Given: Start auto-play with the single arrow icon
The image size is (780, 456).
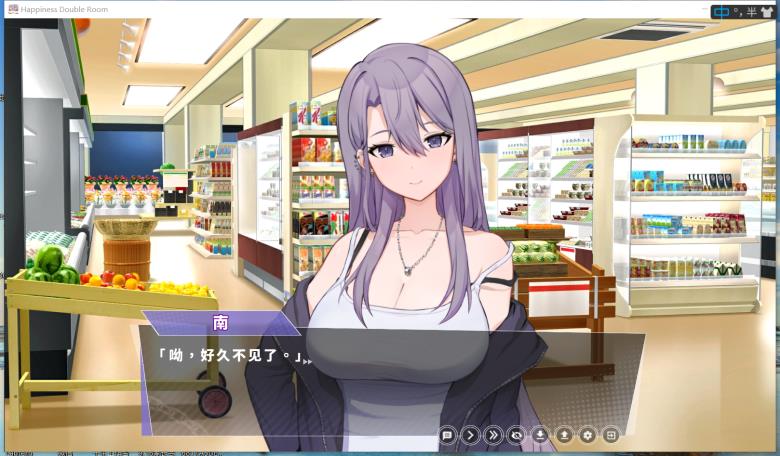Looking at the screenshot, I should [470, 435].
